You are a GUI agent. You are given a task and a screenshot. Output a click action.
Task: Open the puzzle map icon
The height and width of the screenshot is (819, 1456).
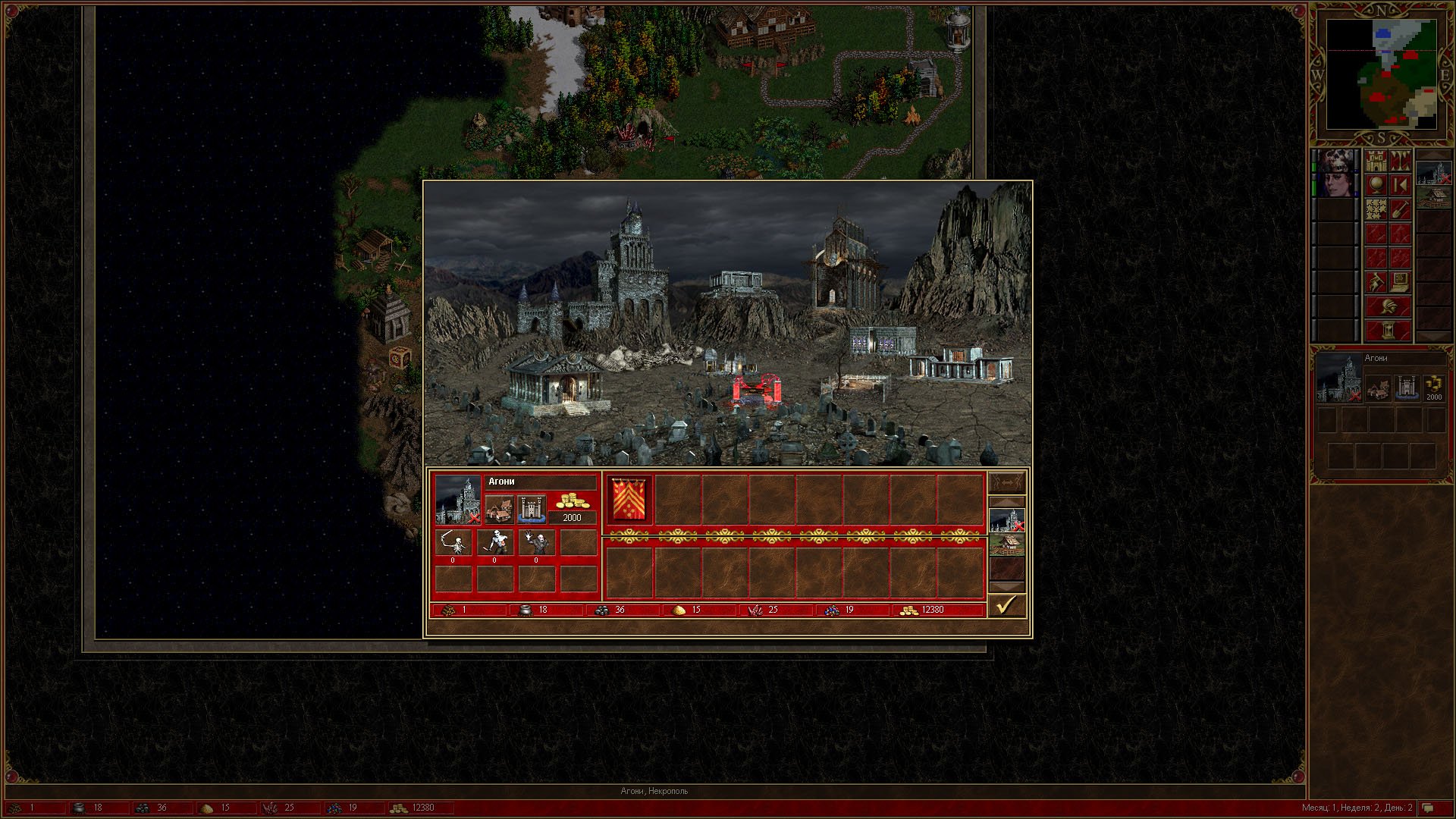1376,210
